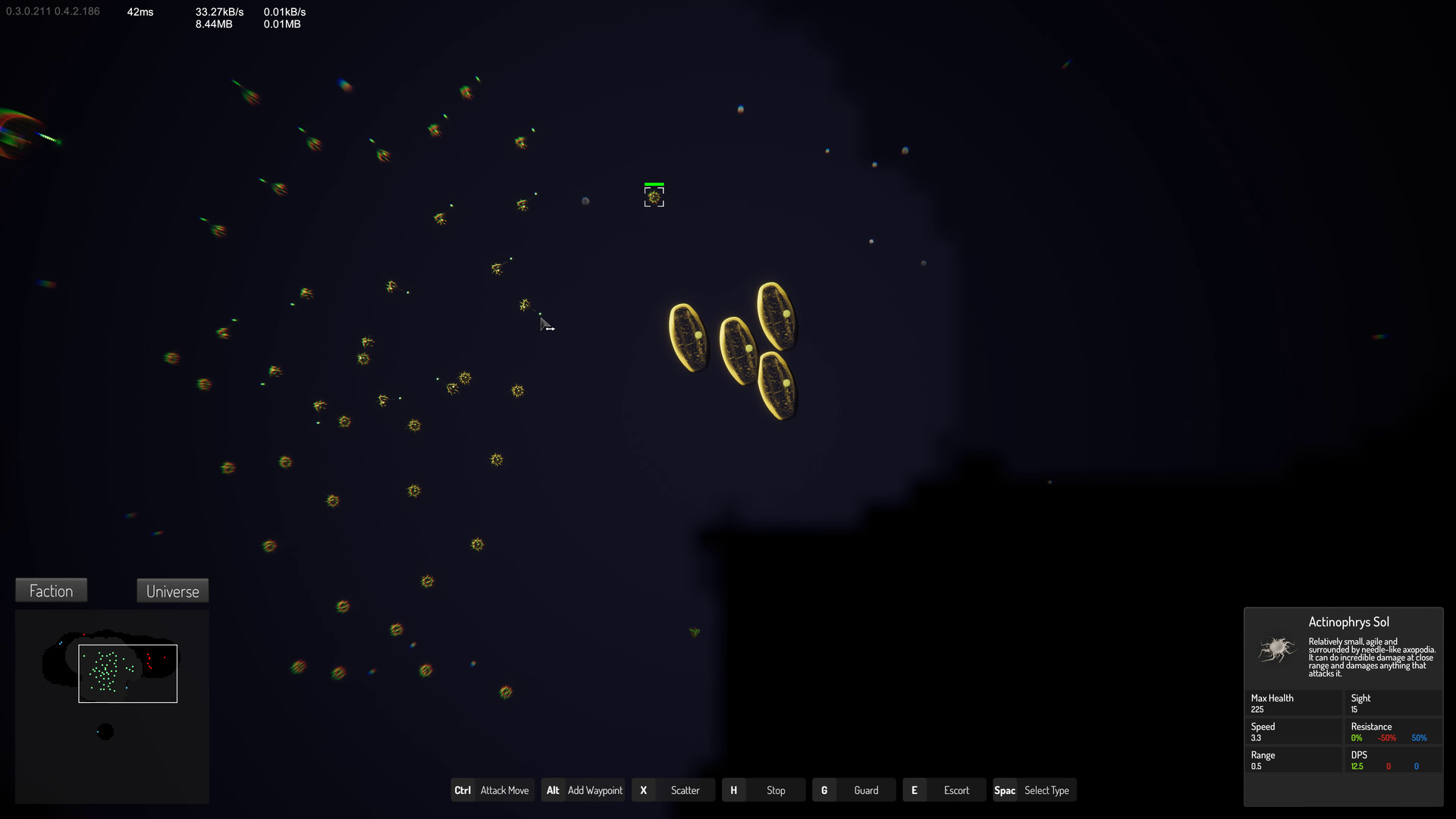The image size is (1456, 819).
Task: Click the Actinophrys Sol portrait icon
Action: [1275, 651]
